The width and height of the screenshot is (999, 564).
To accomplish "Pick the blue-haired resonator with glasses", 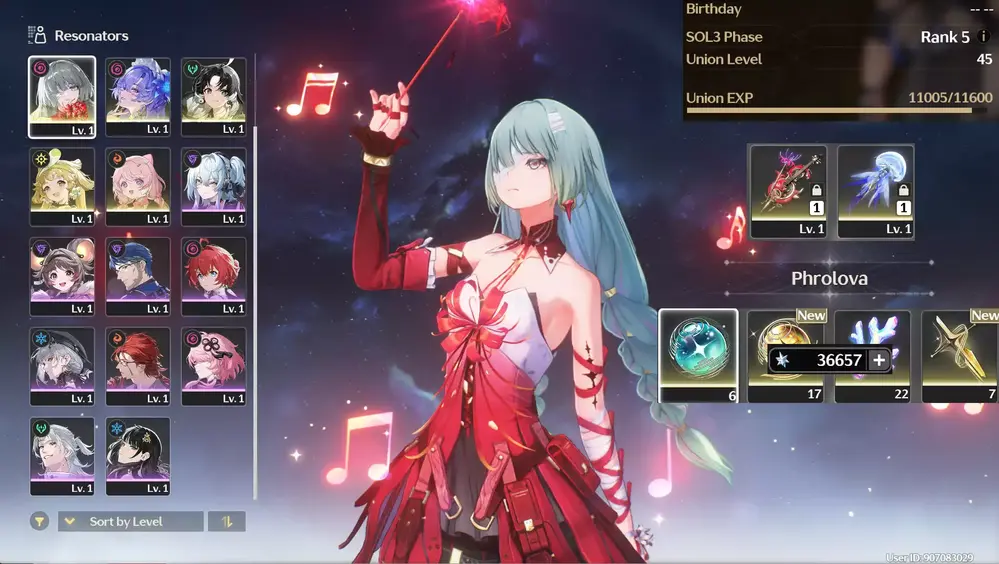I will [x=138, y=276].
